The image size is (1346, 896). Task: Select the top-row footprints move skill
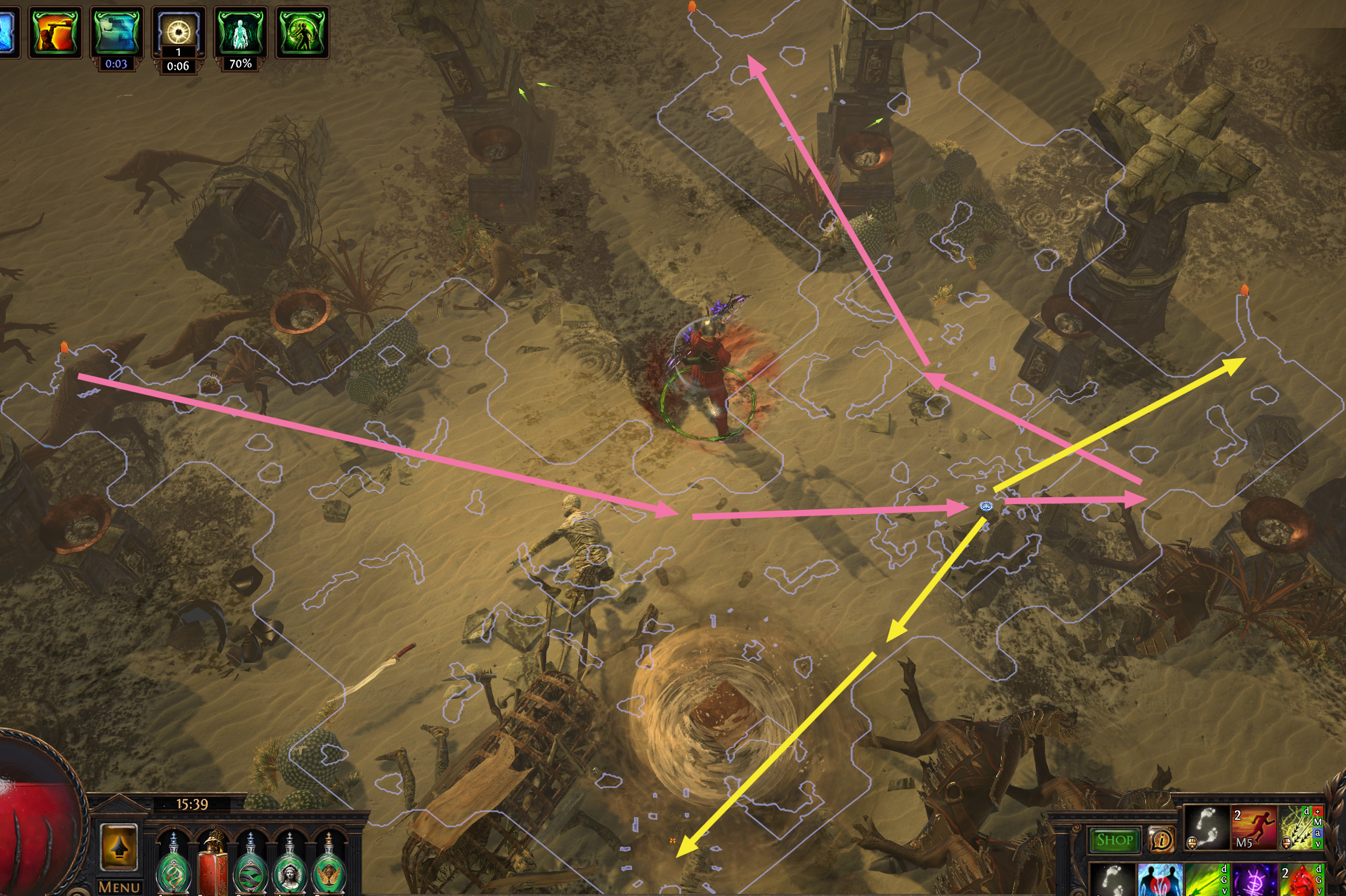coord(1207,827)
